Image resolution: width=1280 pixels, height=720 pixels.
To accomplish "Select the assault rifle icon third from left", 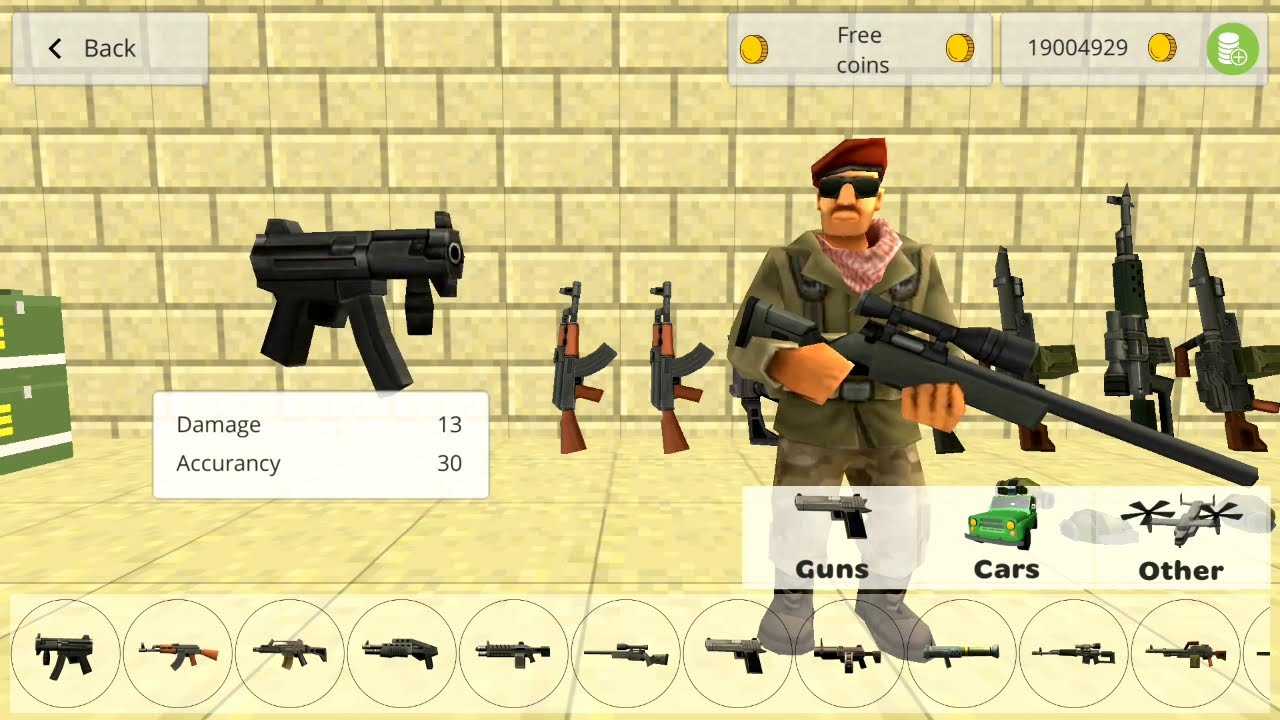I will (290, 655).
